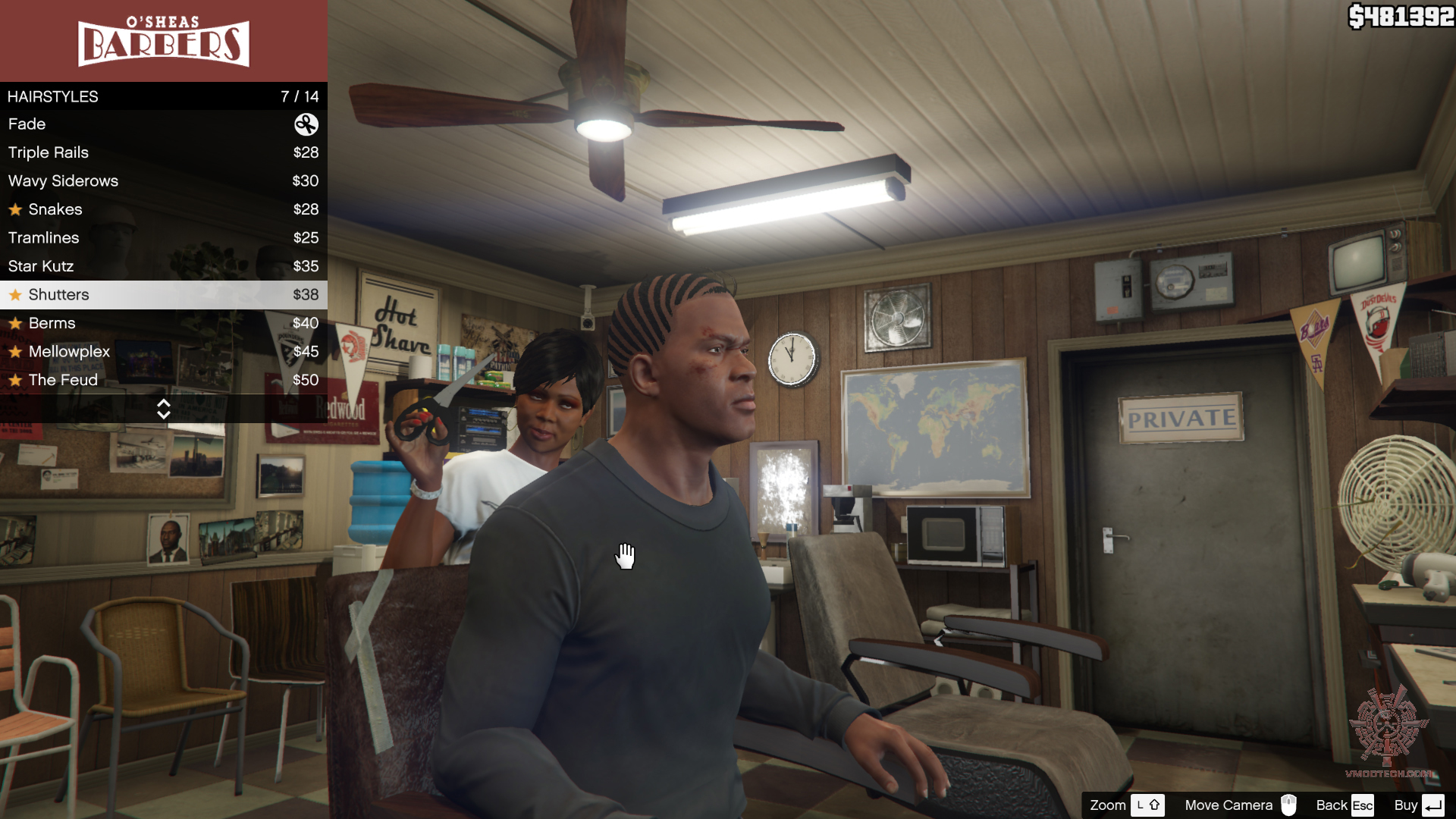Click the menu scroll arrows below the list
The width and height of the screenshot is (1456, 819).
pyautogui.click(x=163, y=409)
